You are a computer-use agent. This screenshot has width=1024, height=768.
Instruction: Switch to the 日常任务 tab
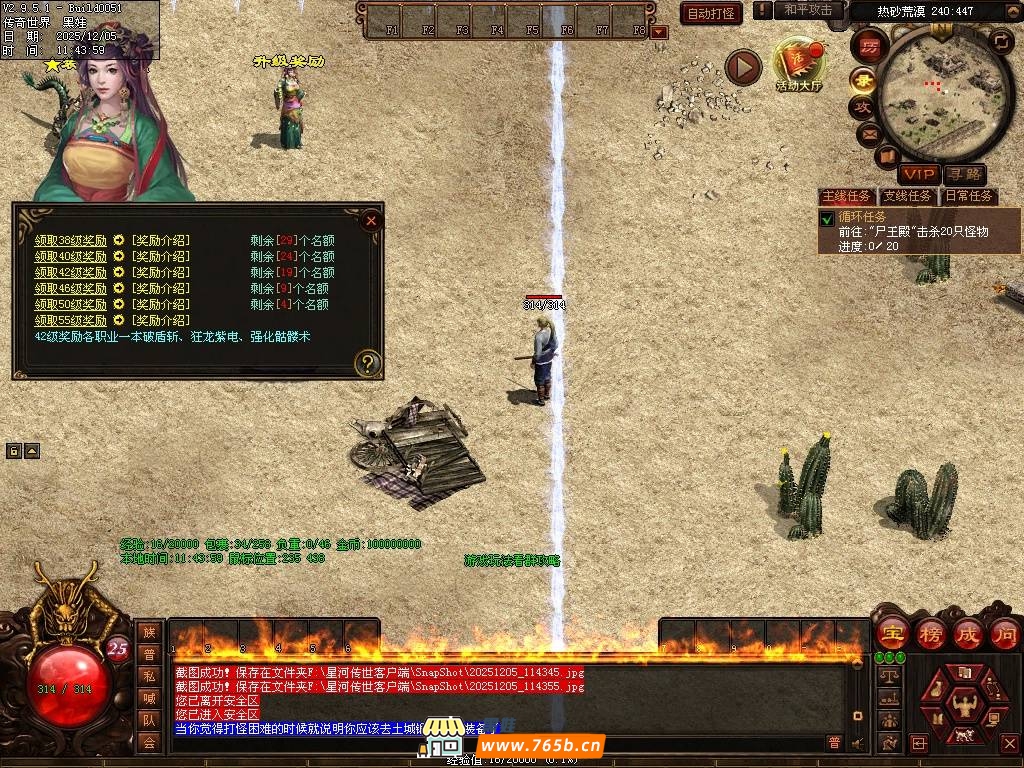969,196
